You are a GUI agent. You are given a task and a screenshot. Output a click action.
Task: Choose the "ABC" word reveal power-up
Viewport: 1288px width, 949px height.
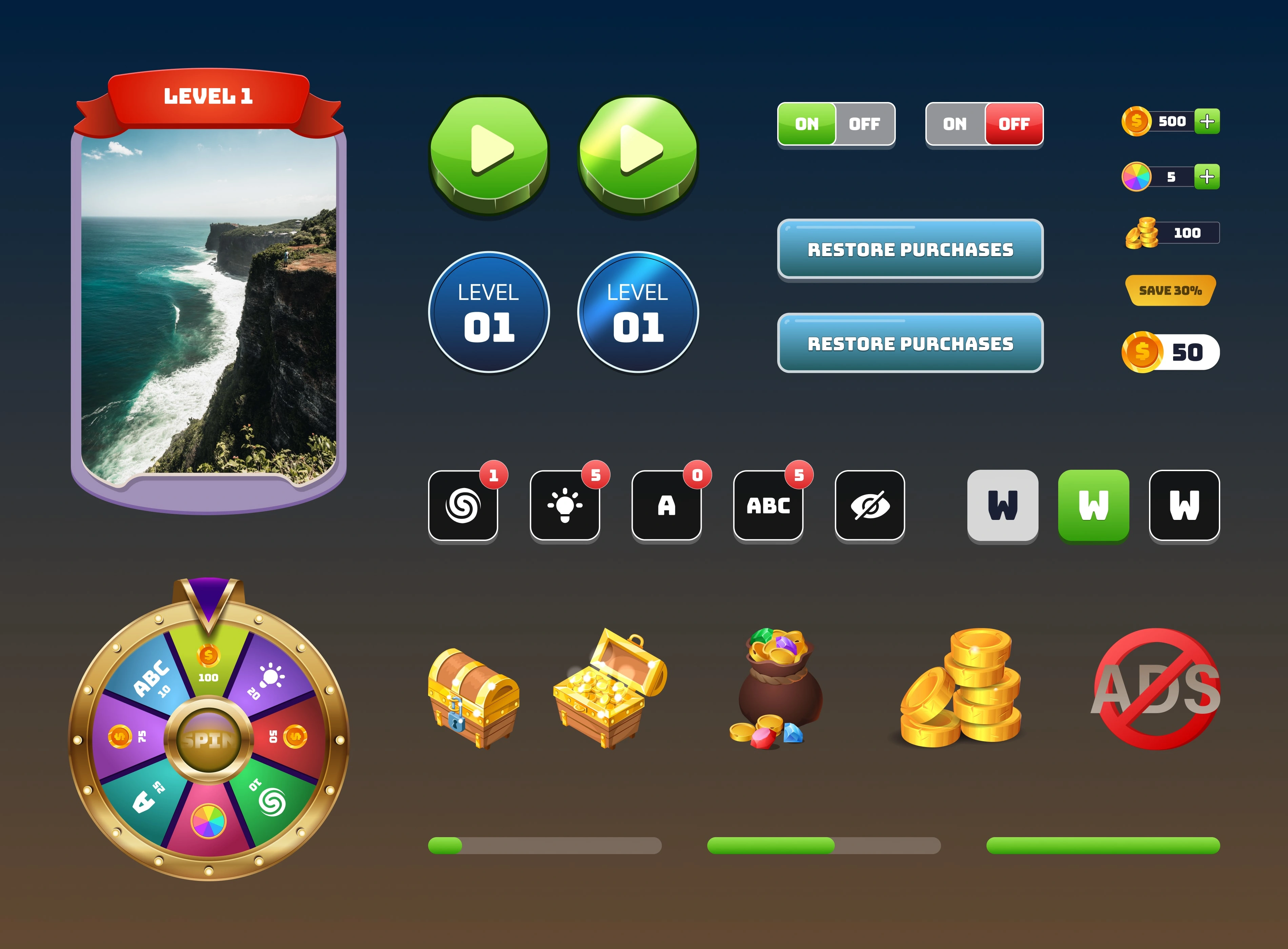coord(769,507)
